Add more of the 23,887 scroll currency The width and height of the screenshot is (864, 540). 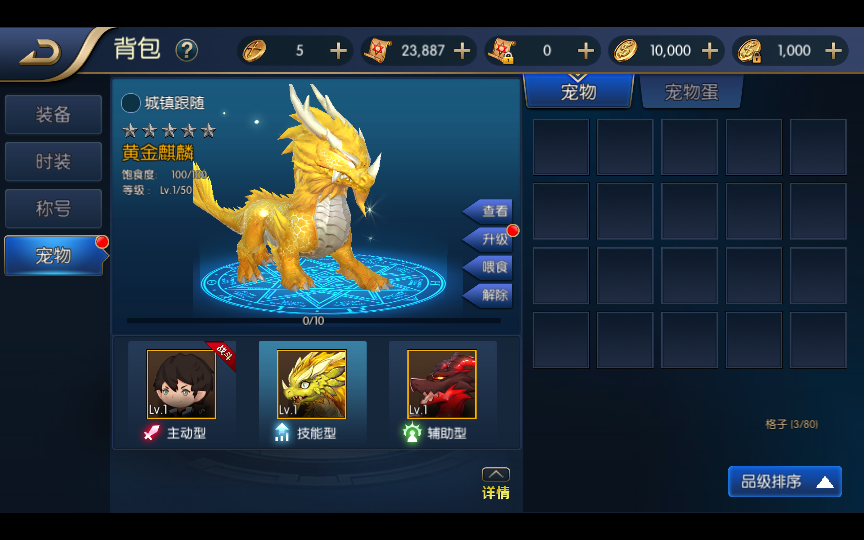tap(462, 51)
